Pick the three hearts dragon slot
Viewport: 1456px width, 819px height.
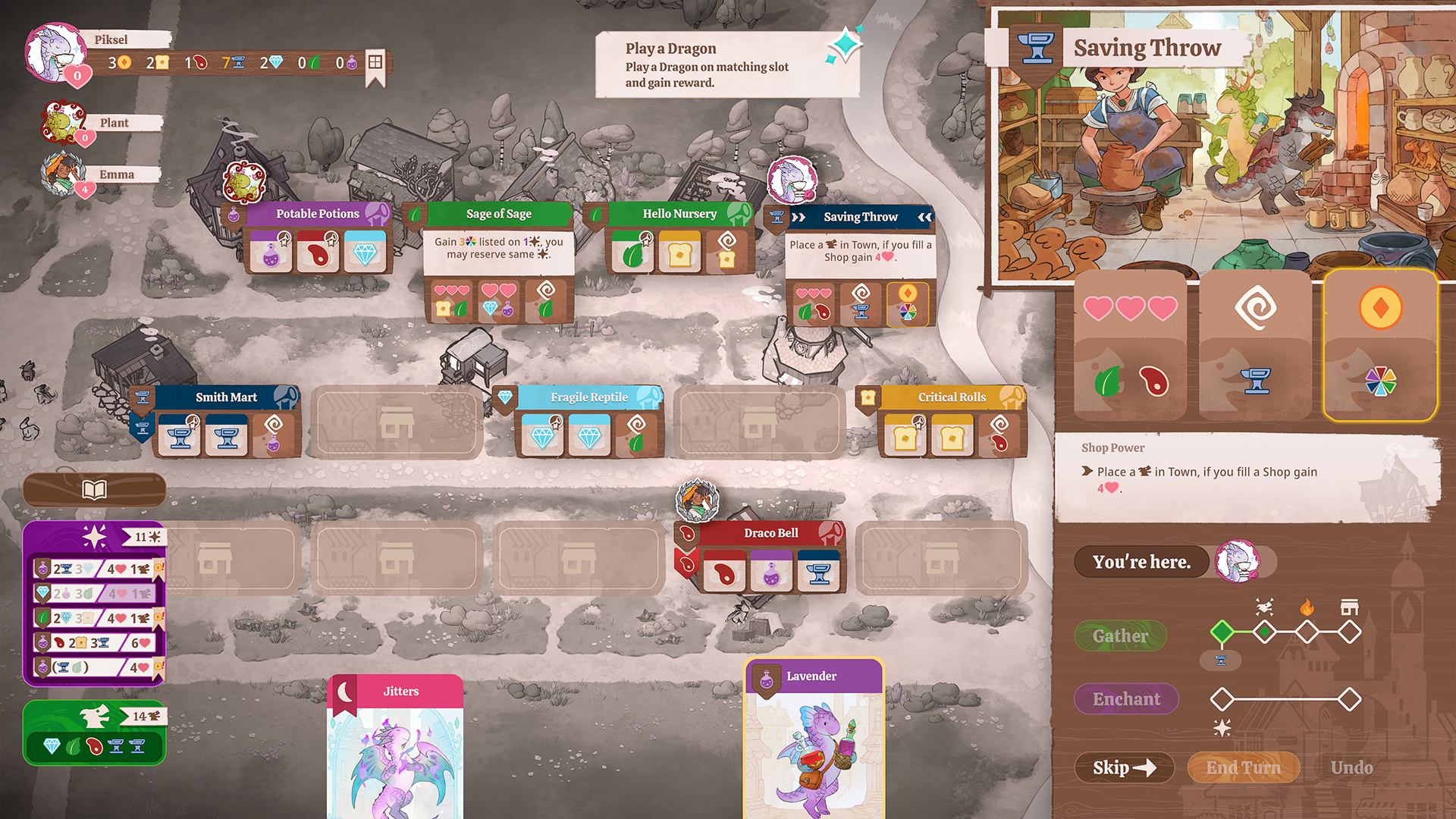[x=1130, y=345]
